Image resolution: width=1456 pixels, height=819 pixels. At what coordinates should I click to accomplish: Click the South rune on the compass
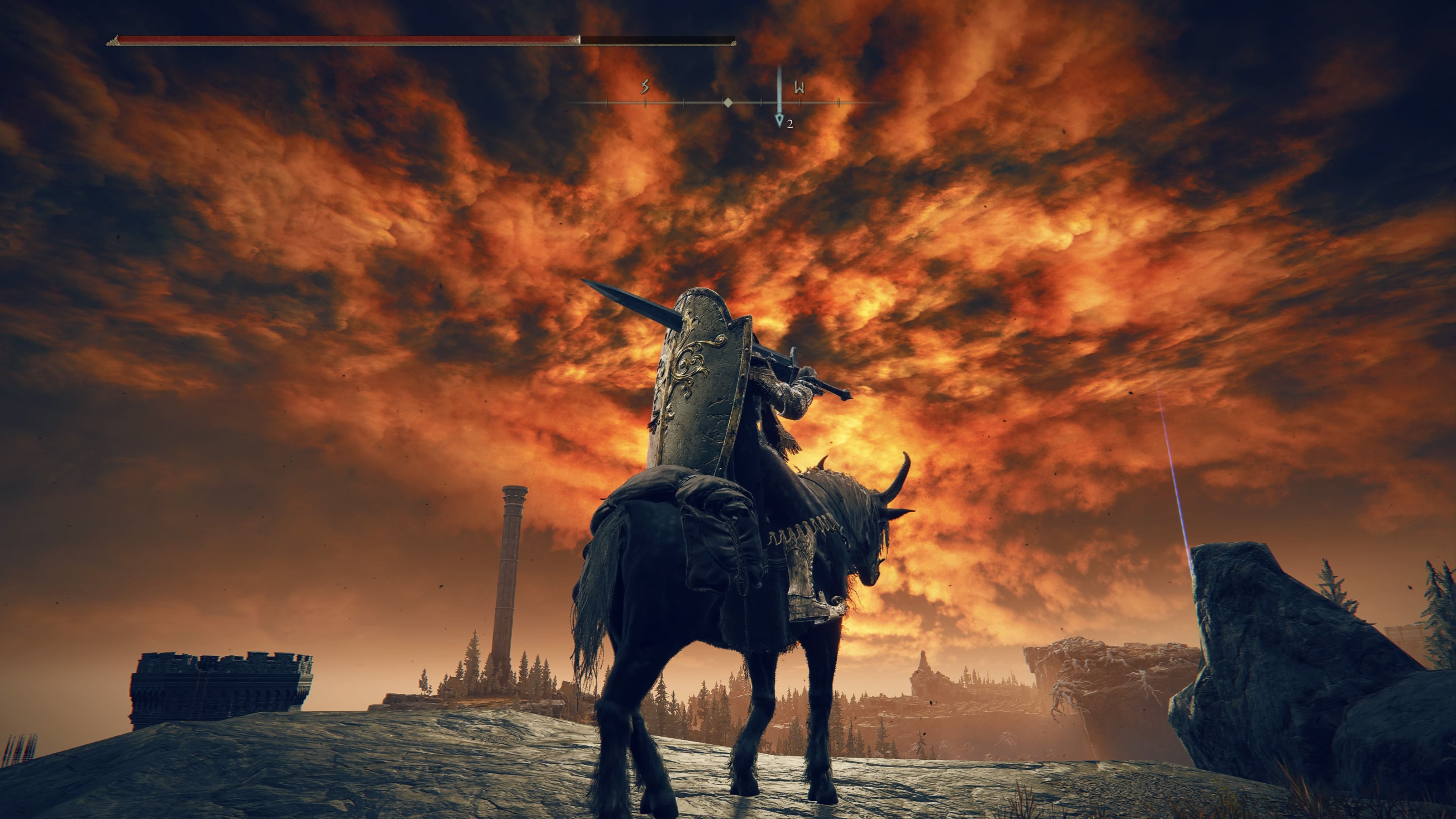(644, 88)
